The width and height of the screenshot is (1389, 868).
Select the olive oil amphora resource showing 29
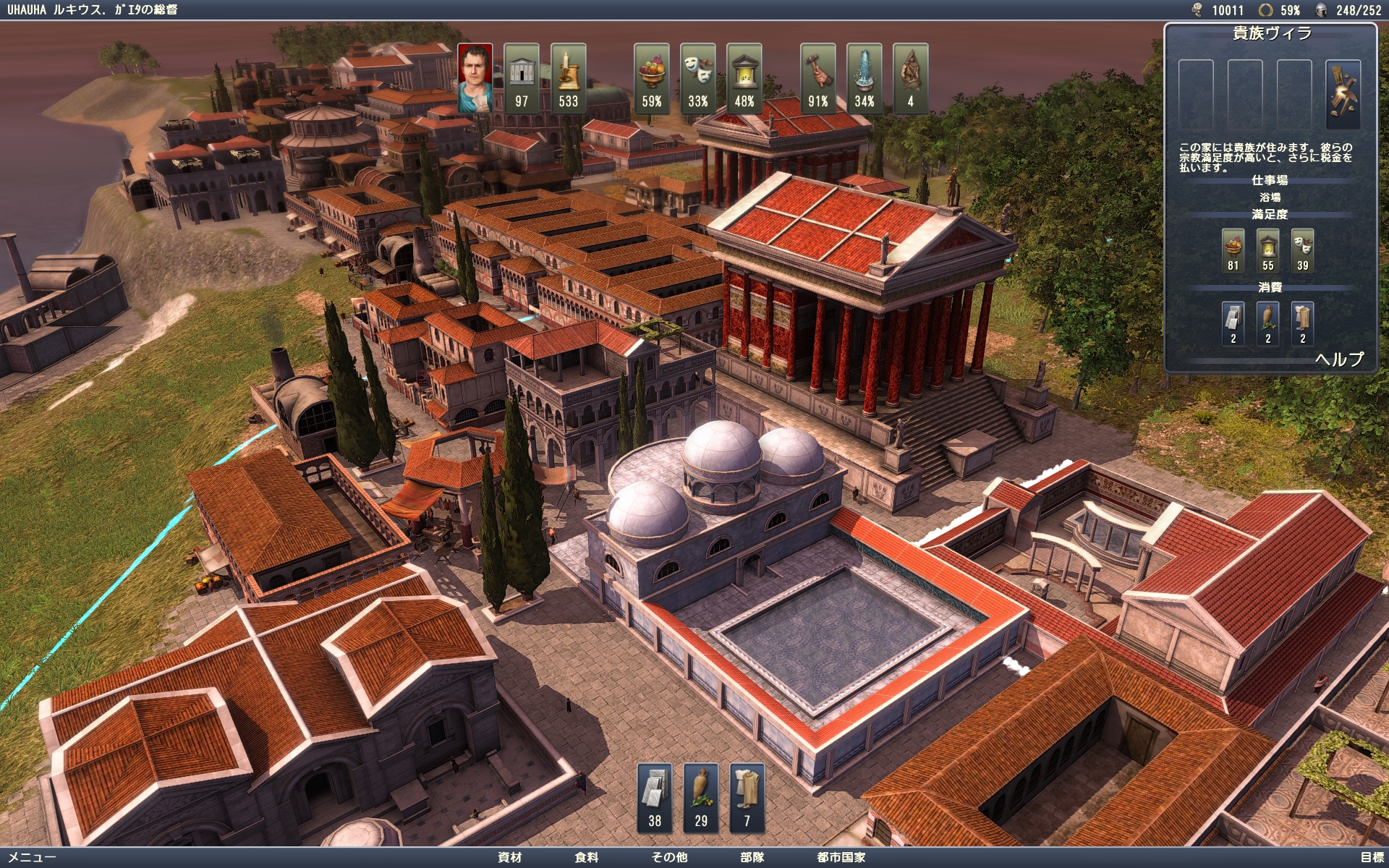pyautogui.click(x=701, y=797)
